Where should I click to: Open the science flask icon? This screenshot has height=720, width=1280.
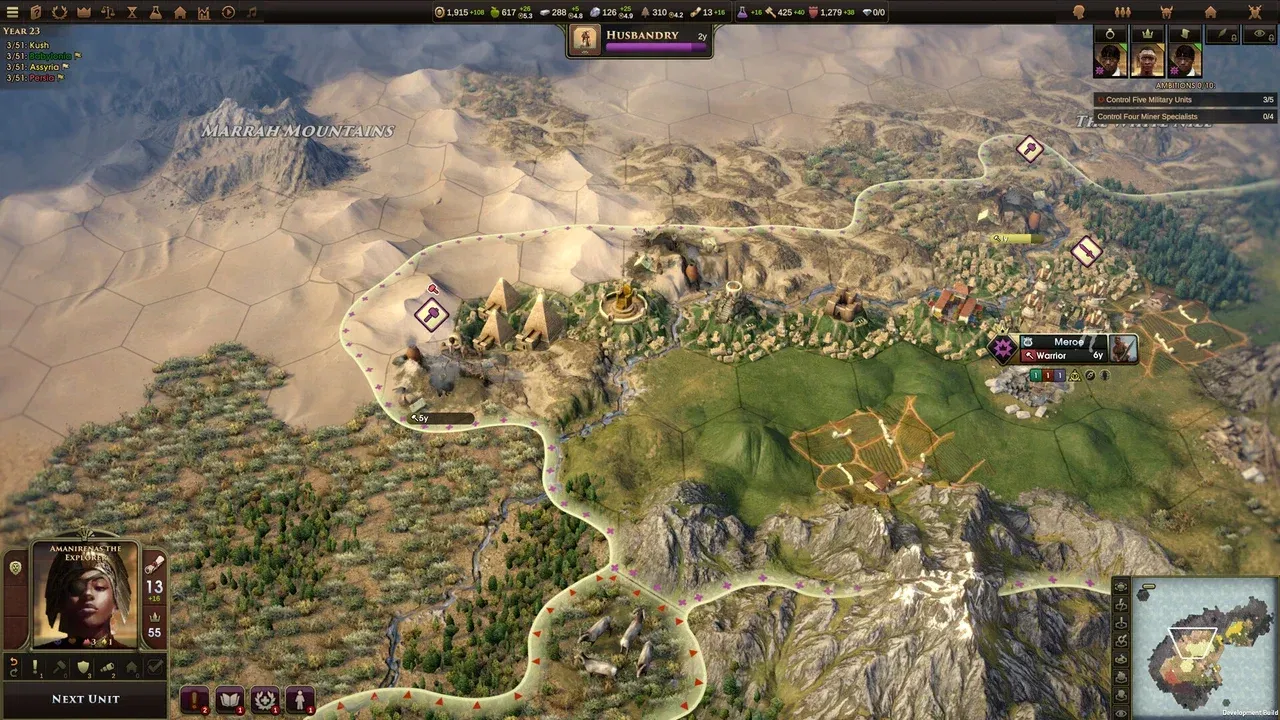(x=155, y=12)
